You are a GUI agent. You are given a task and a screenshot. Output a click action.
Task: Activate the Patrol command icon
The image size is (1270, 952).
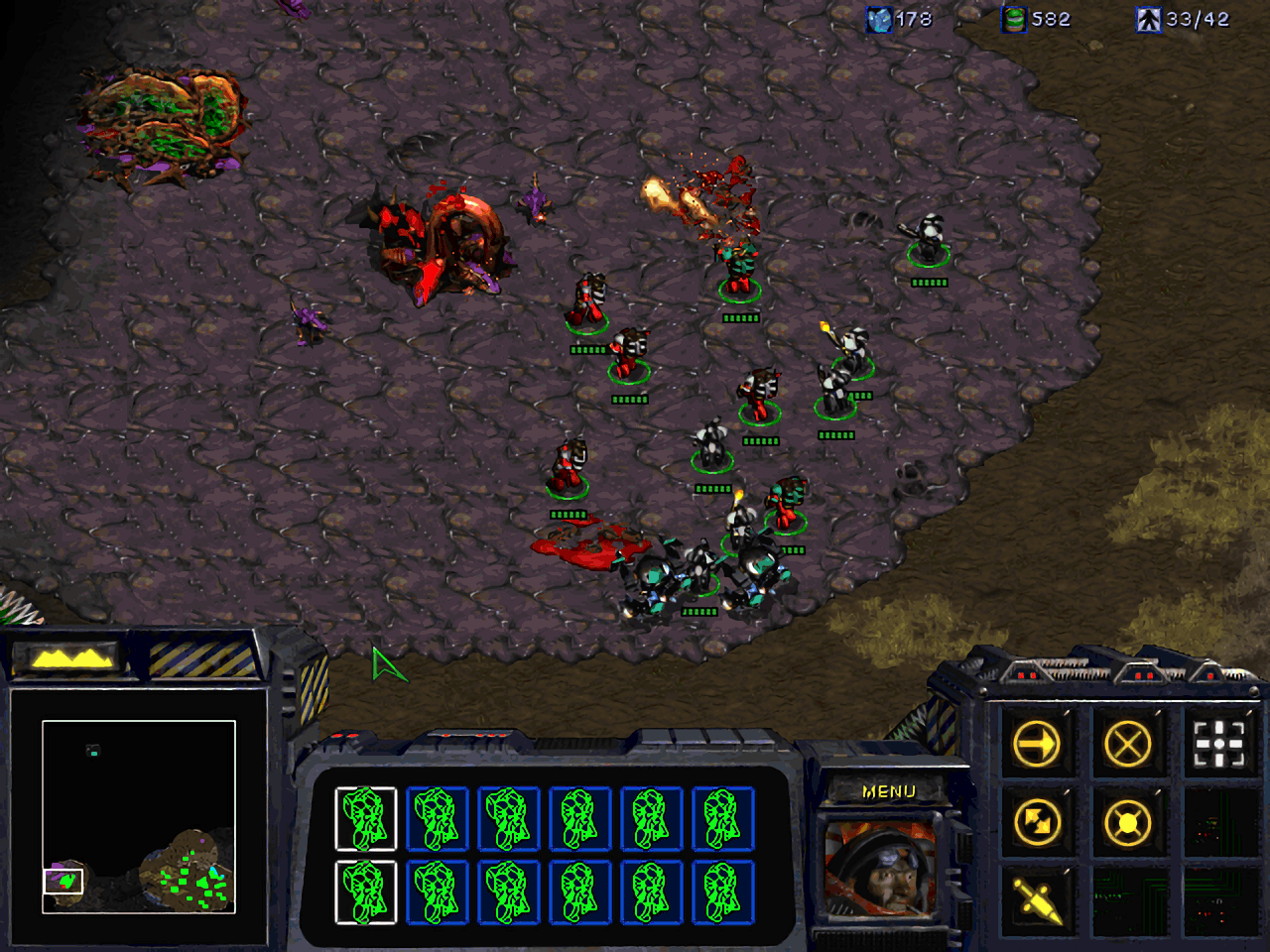[1036, 824]
